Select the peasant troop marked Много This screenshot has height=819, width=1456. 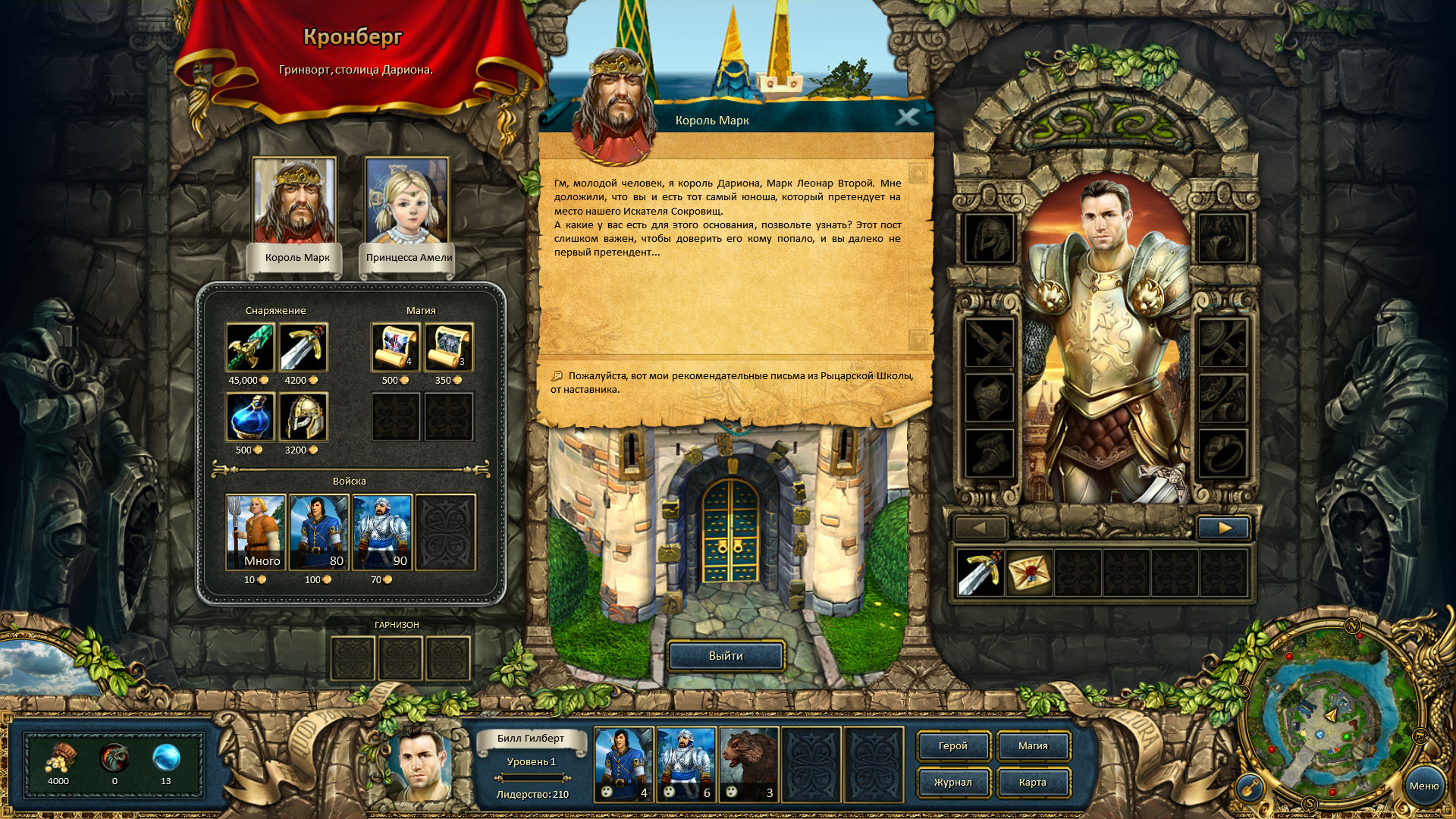[x=256, y=529]
